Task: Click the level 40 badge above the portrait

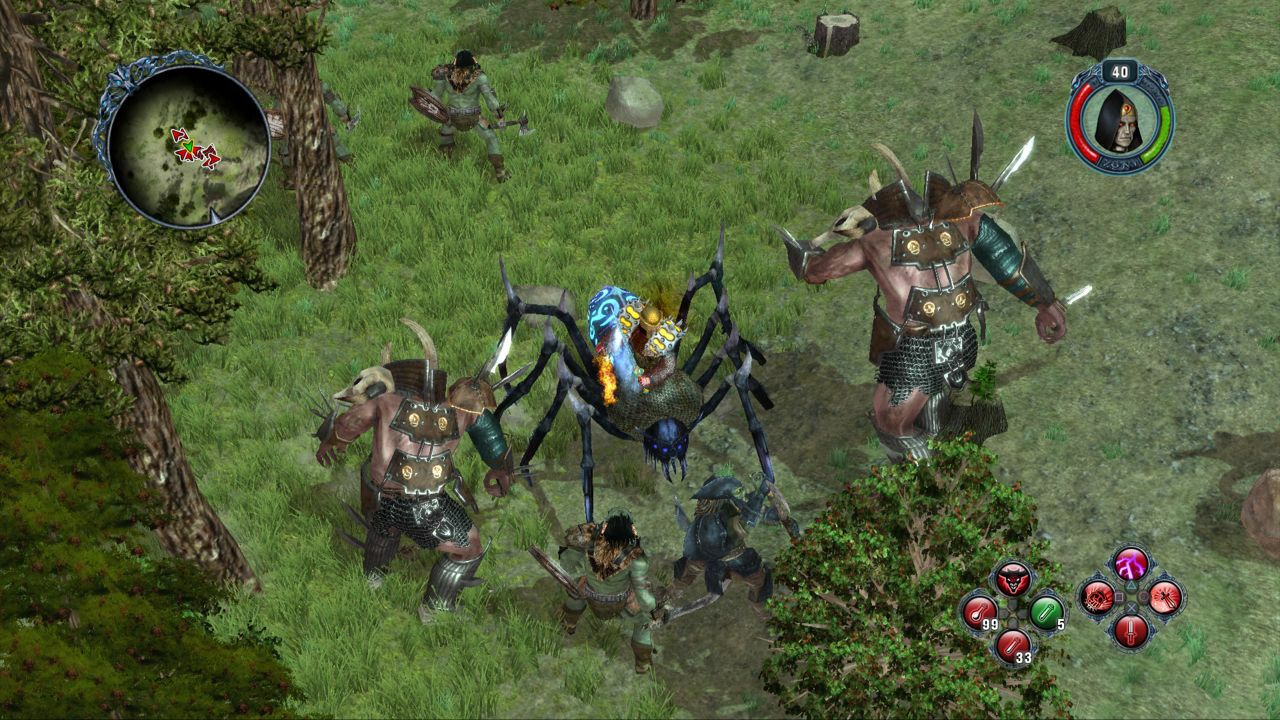Action: tap(1119, 72)
